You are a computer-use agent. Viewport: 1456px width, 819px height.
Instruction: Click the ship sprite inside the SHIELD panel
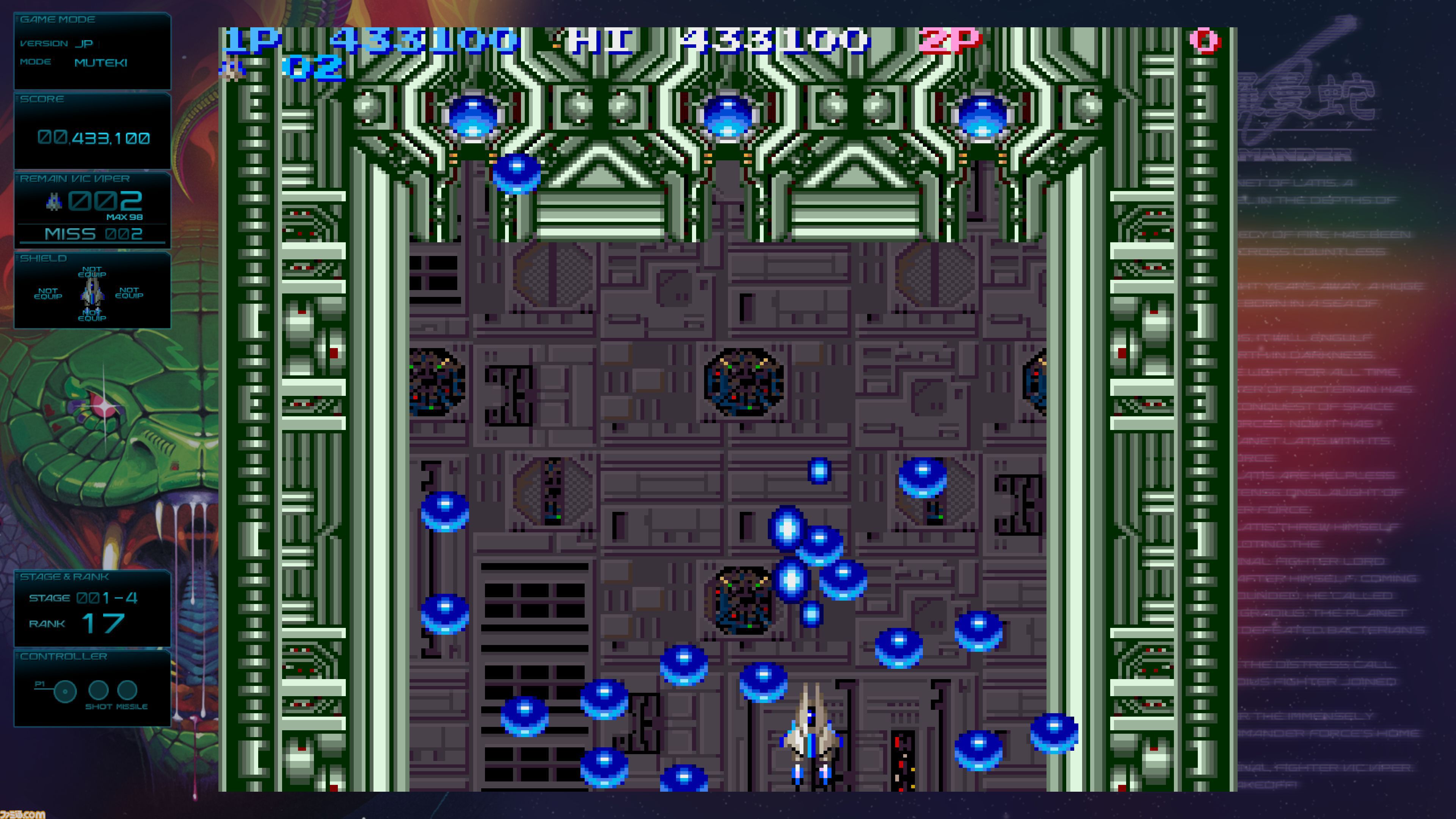click(92, 293)
